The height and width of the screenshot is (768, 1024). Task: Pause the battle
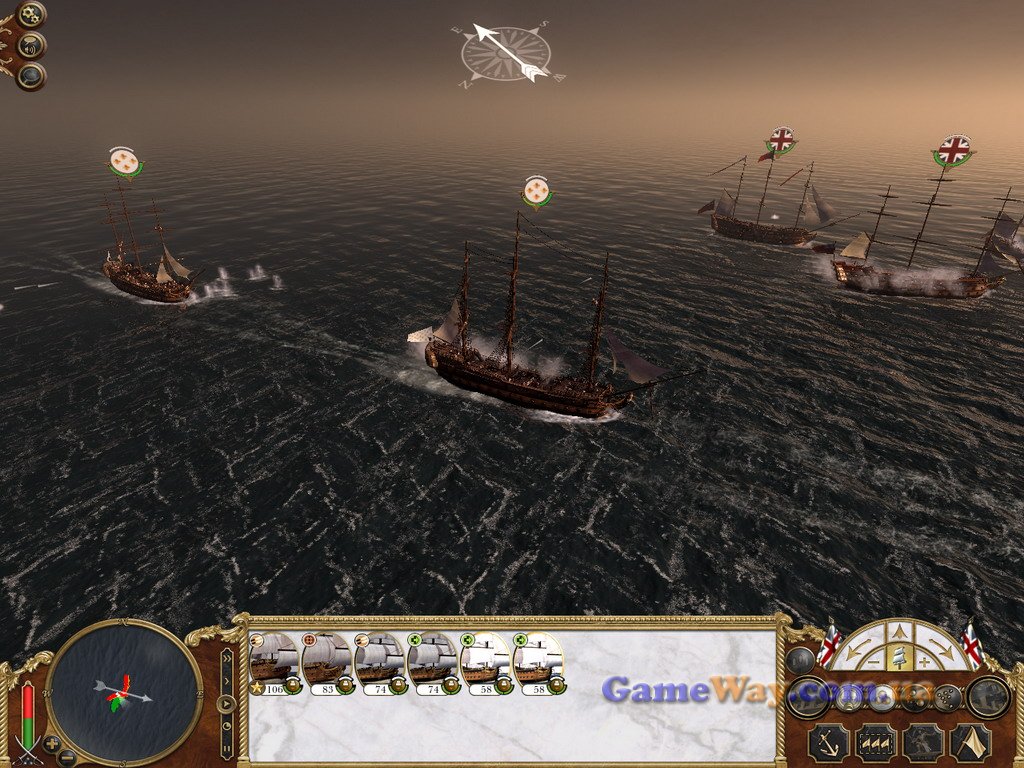[x=227, y=746]
